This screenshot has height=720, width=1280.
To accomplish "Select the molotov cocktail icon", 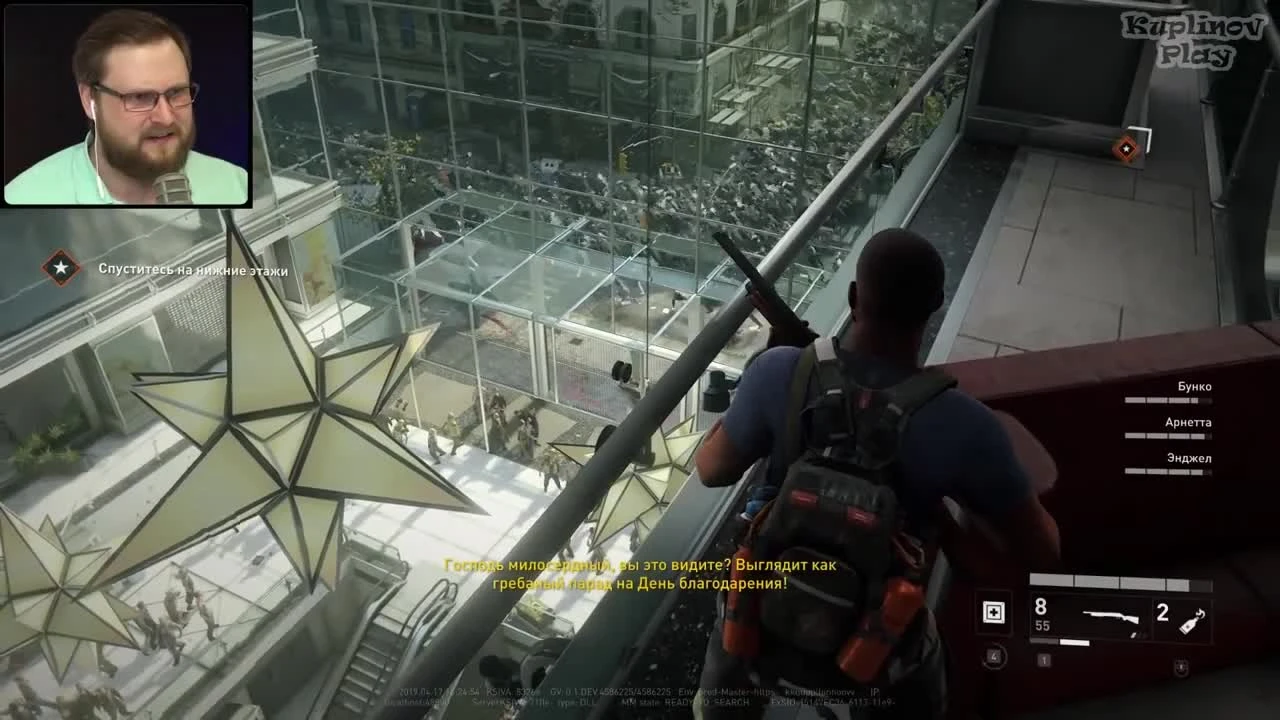I will tap(1190, 620).
